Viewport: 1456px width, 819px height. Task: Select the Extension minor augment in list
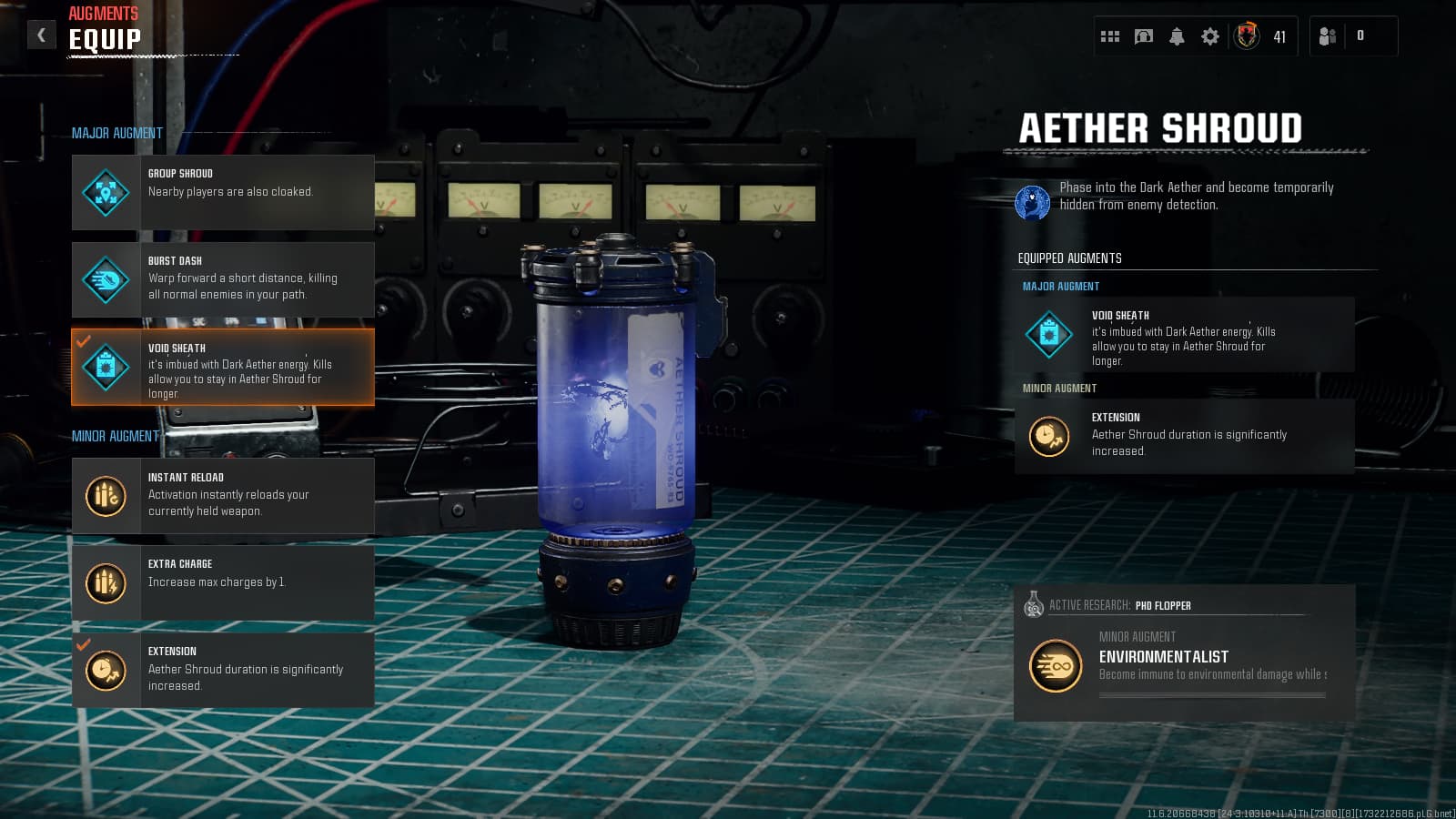click(223, 670)
